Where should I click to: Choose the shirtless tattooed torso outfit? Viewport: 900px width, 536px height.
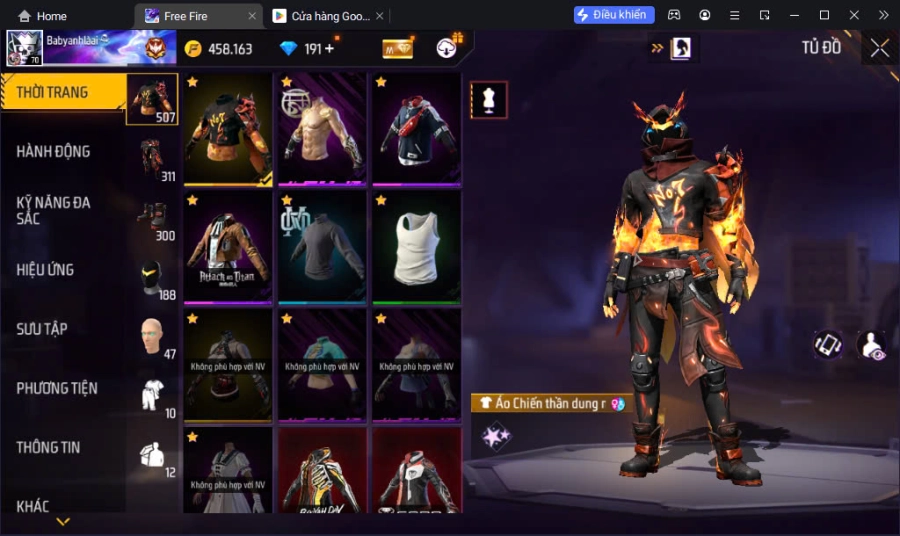point(322,128)
